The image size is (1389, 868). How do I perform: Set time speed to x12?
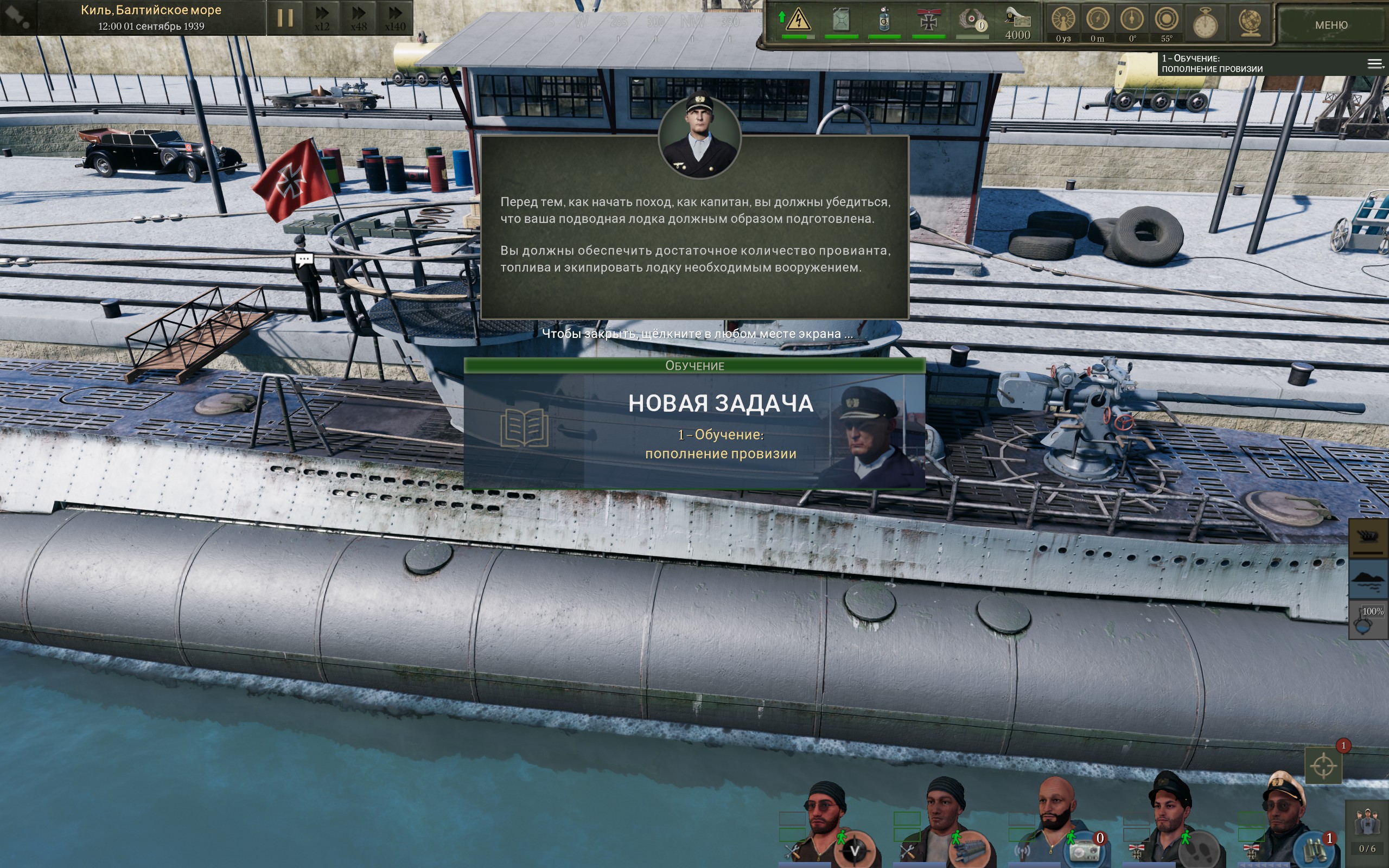tap(322, 18)
